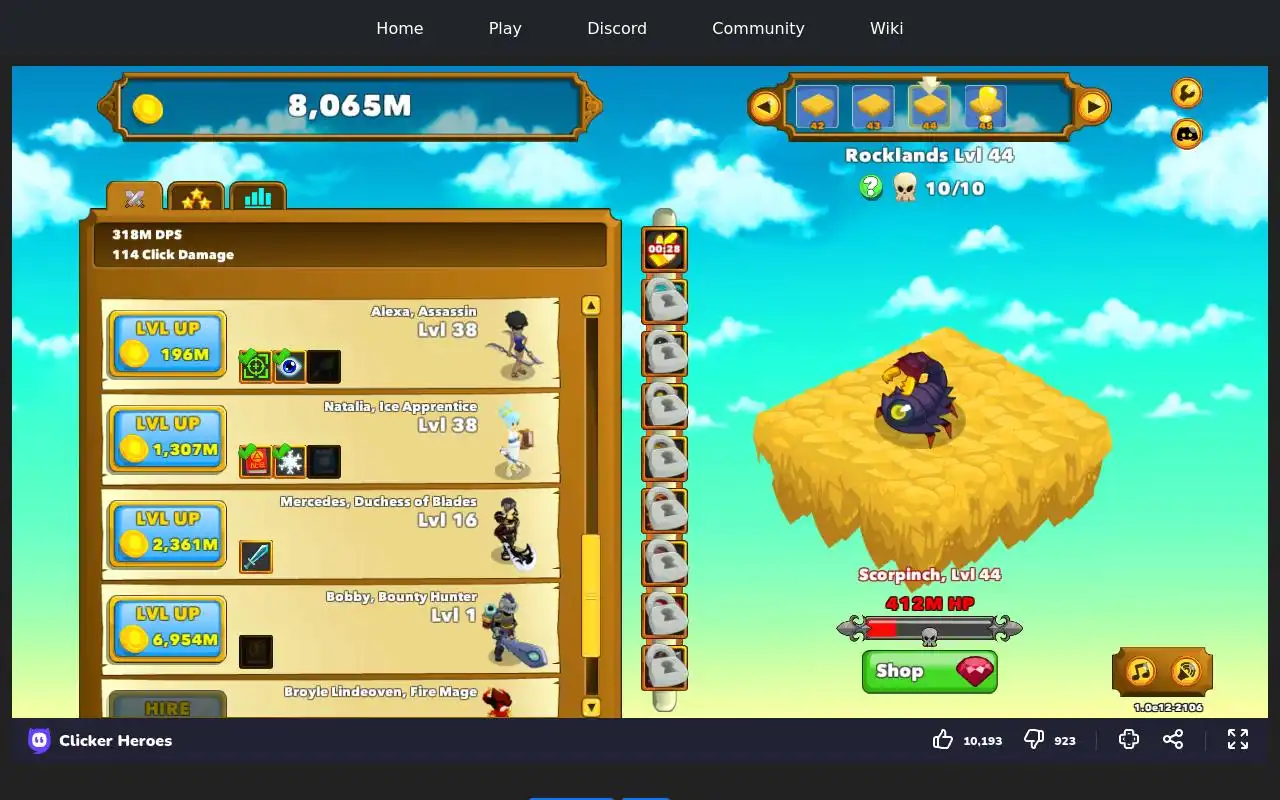Choose the zone 45 tile
The height and width of the screenshot is (800, 1280).
click(986, 107)
